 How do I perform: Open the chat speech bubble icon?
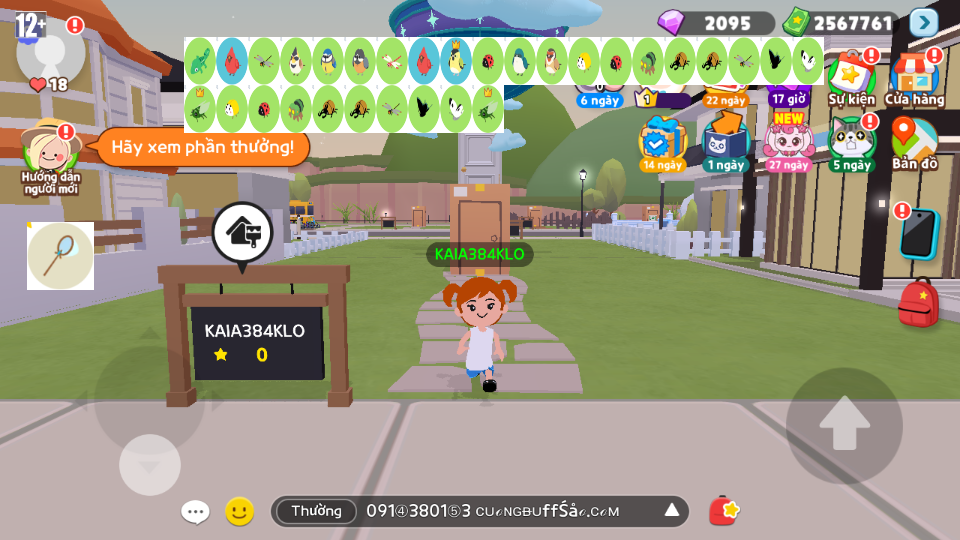pyautogui.click(x=195, y=512)
